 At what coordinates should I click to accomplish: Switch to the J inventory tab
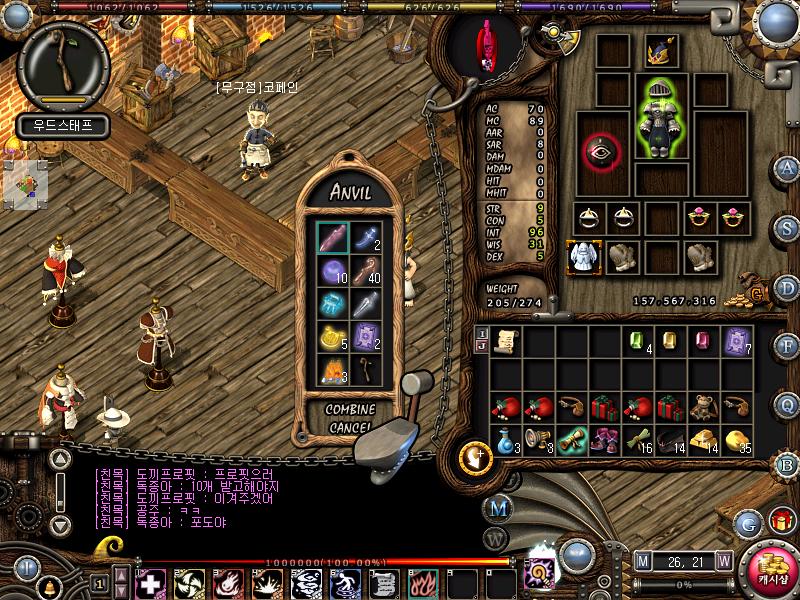(482, 347)
